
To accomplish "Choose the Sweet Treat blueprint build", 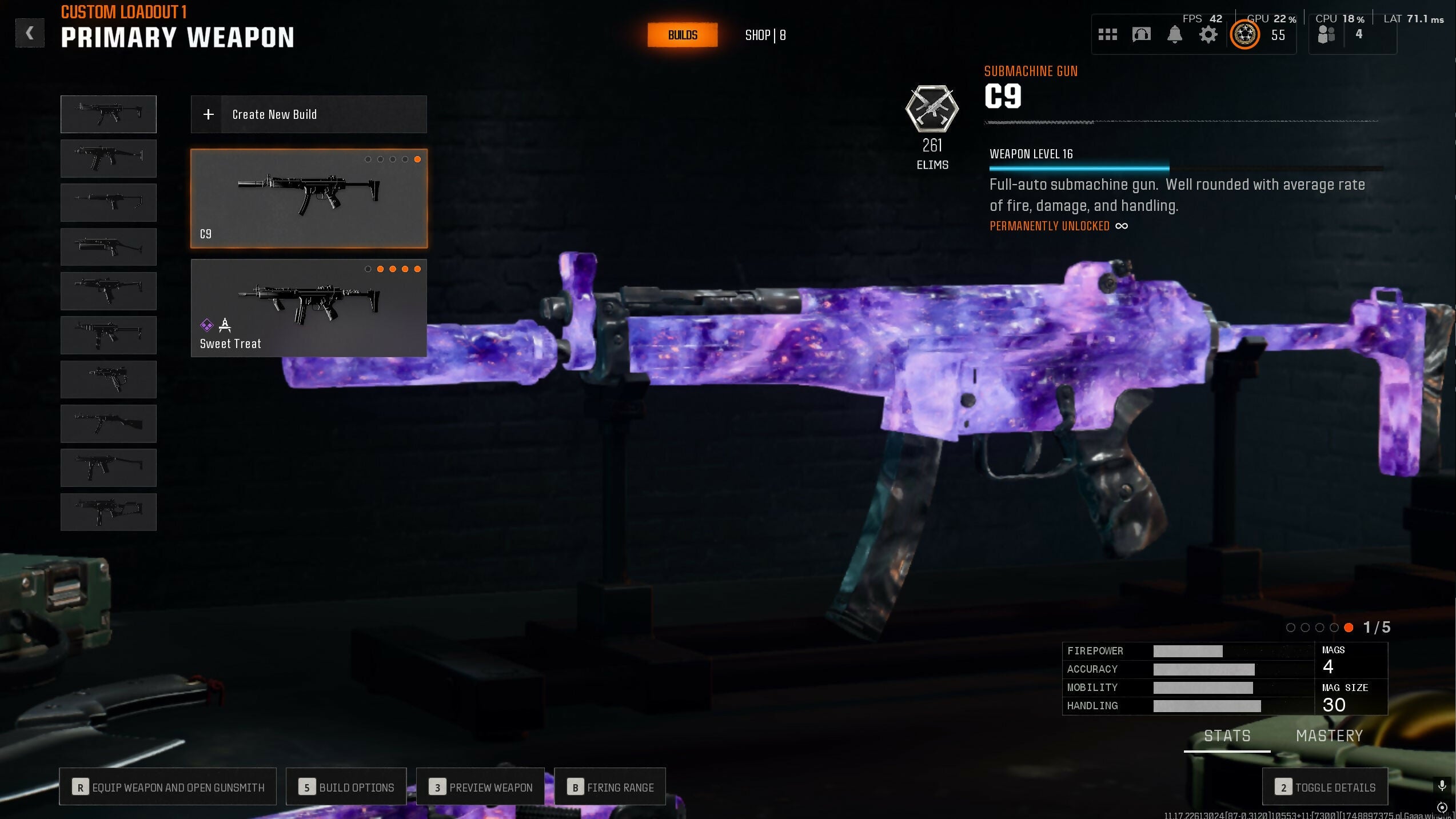I will click(309, 308).
